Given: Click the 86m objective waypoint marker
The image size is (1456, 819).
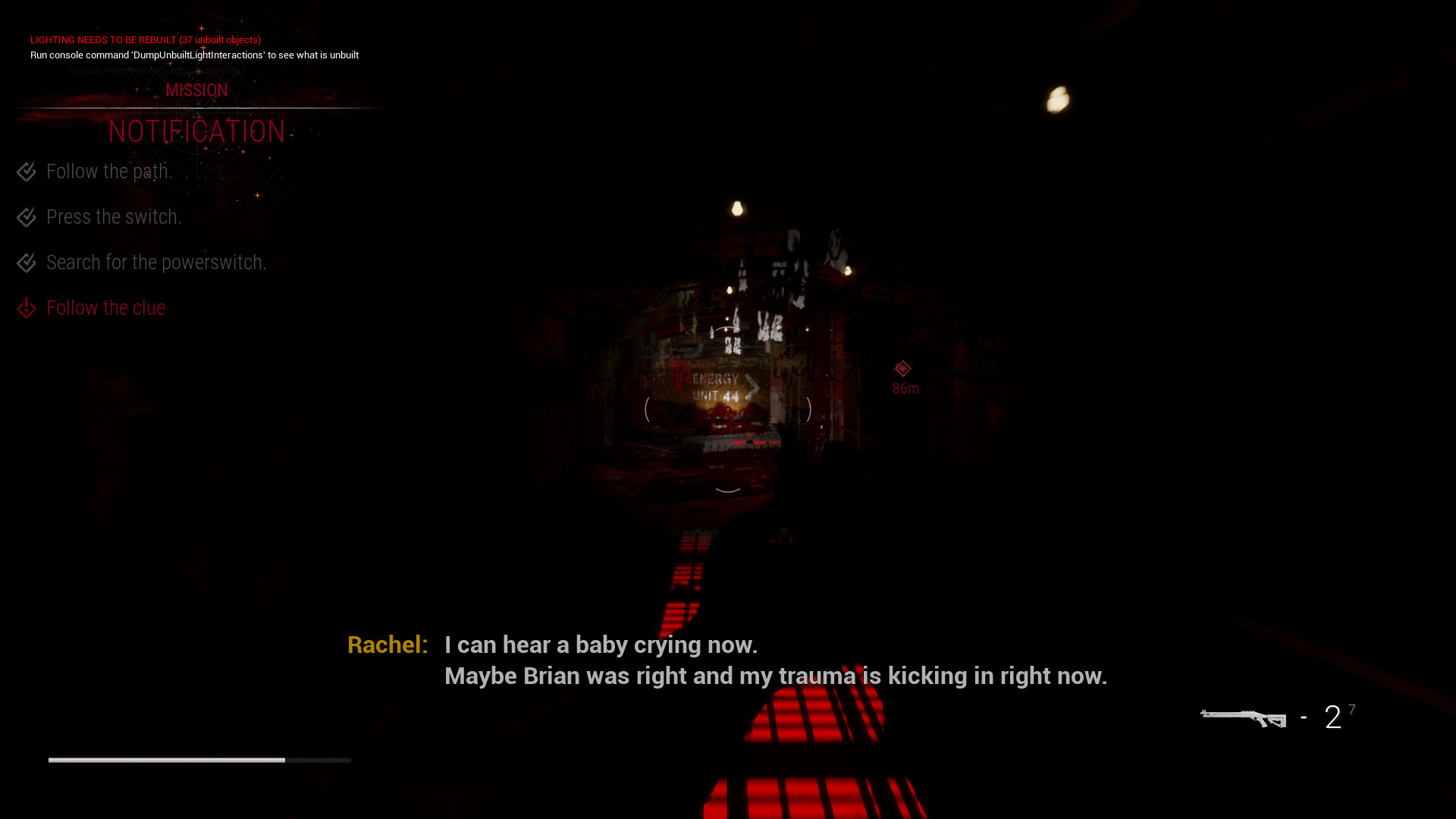Looking at the screenshot, I should 902,369.
